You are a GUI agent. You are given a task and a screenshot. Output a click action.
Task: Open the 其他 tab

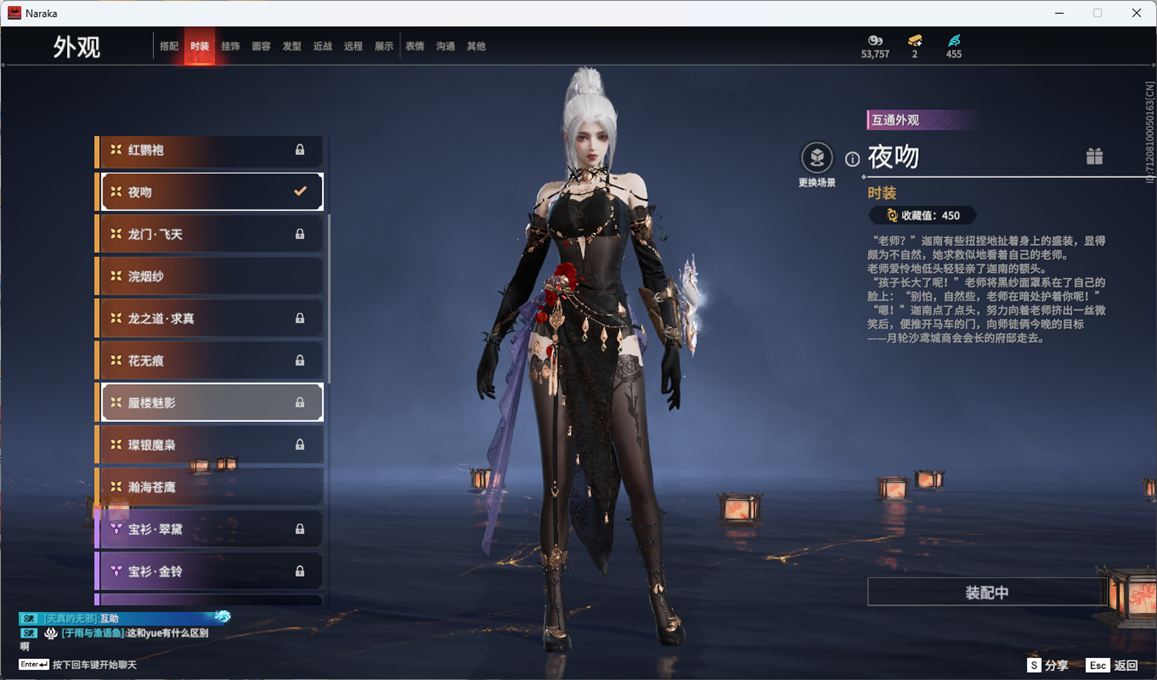476,46
